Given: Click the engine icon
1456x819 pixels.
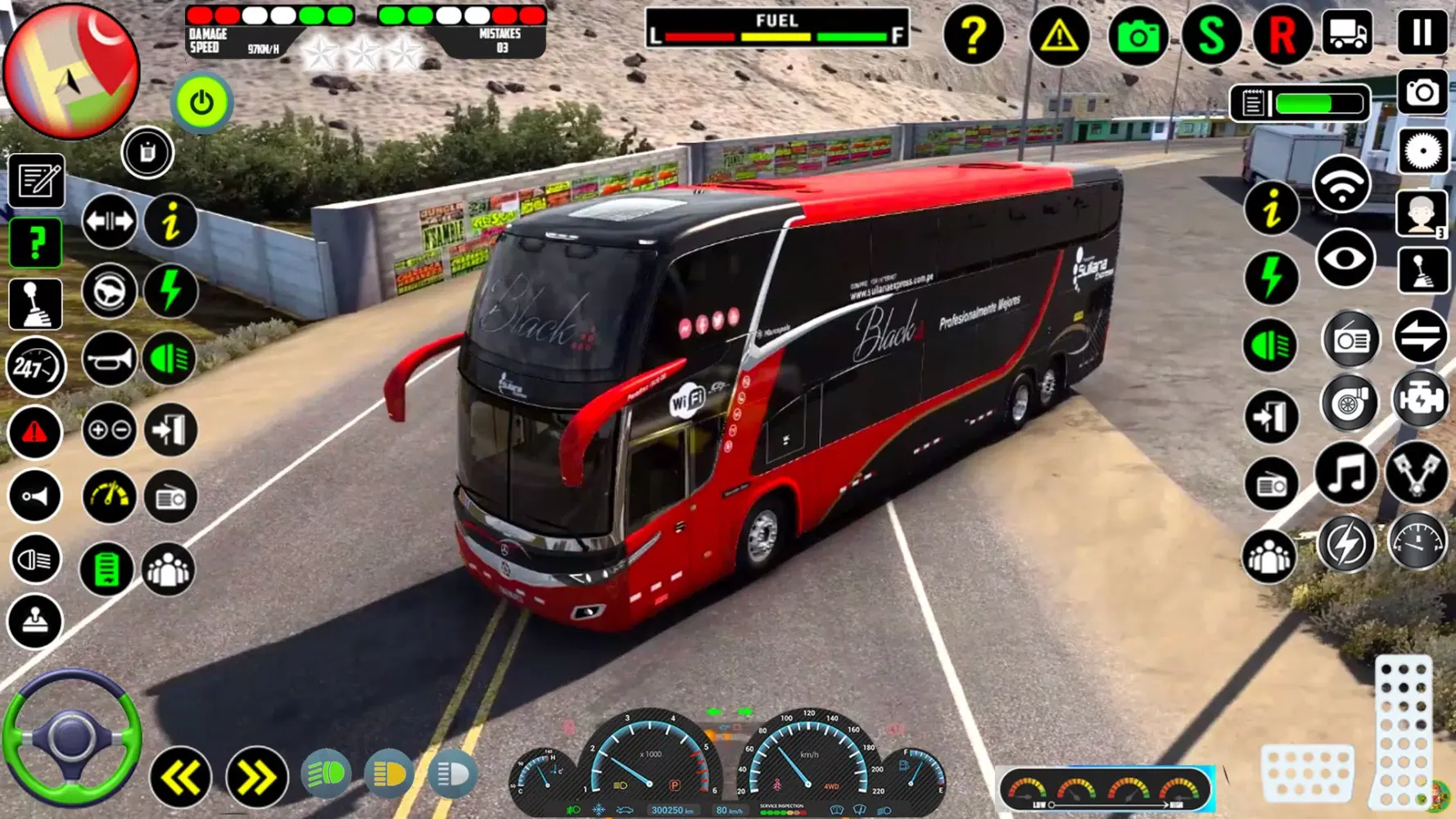Looking at the screenshot, I should click(x=1421, y=399).
